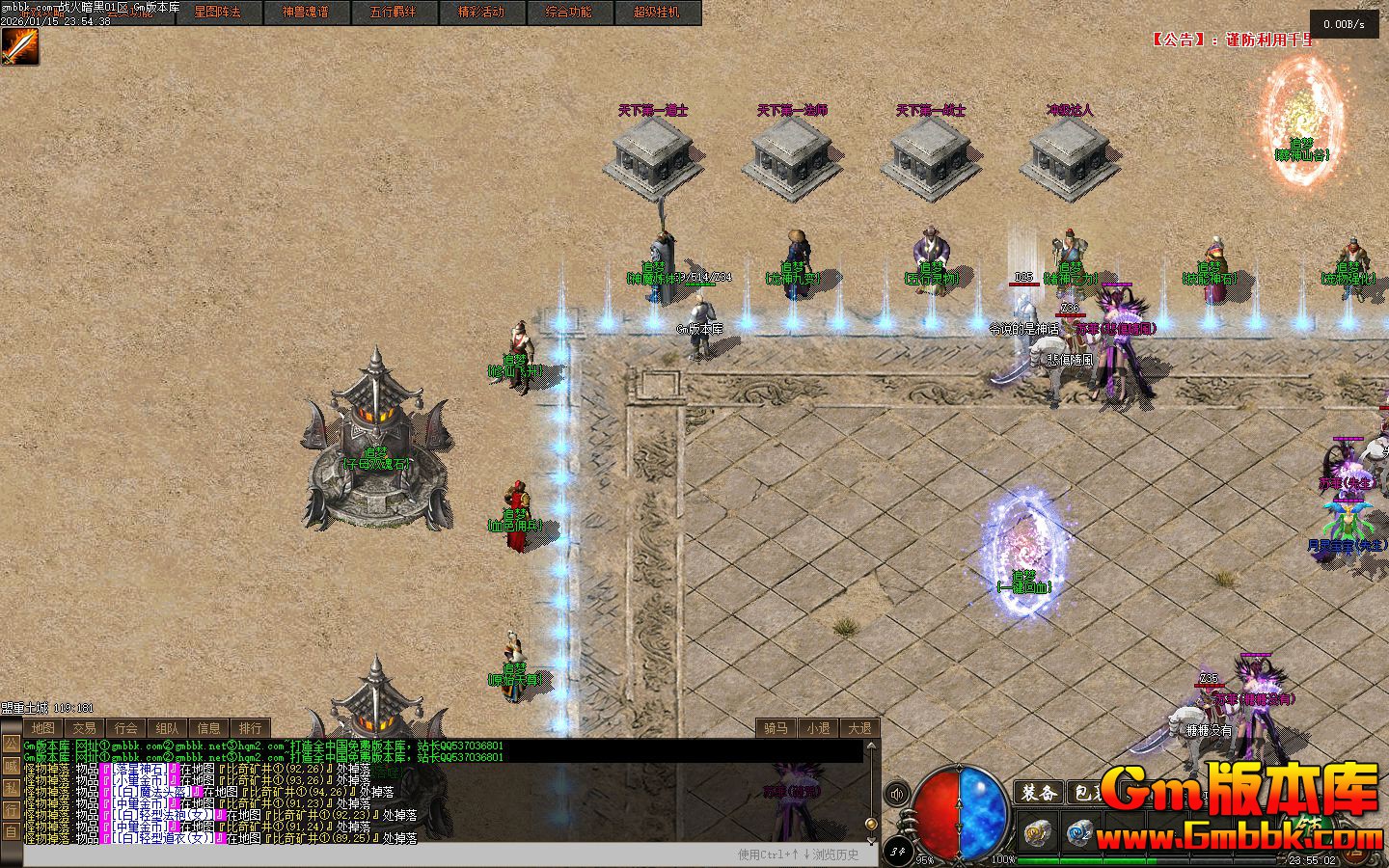Open the 装备 equipment panel
Image resolution: width=1389 pixels, height=868 pixels.
tap(1039, 793)
